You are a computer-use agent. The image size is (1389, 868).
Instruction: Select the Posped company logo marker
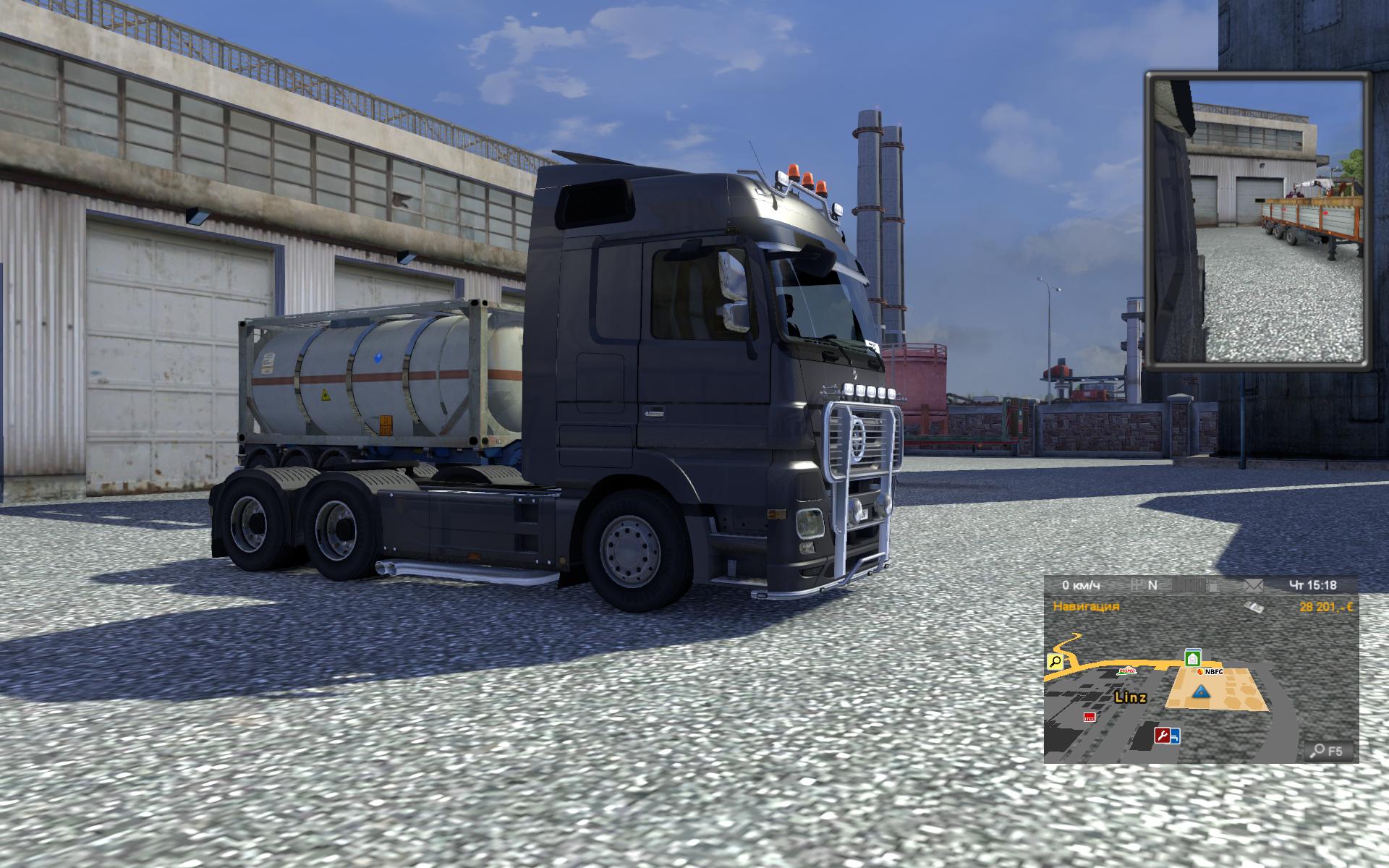(1126, 671)
